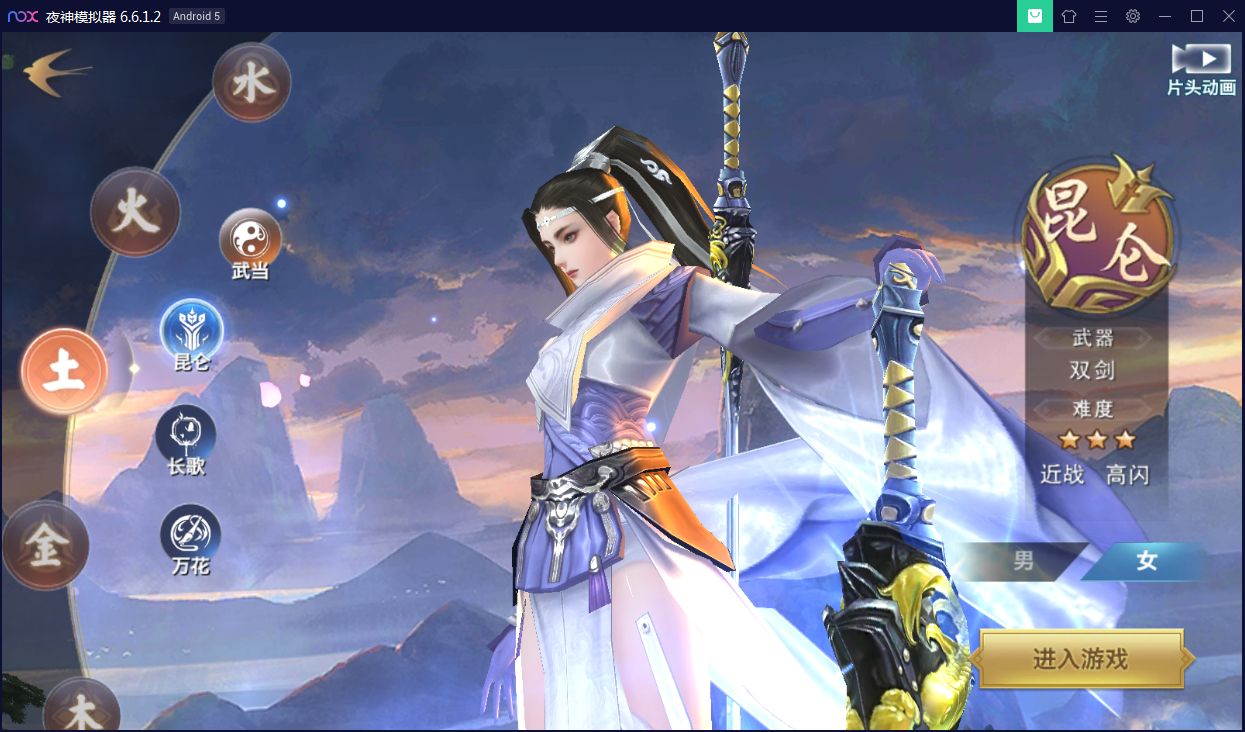Click the 进入游戏 enter game button

tap(1080, 659)
